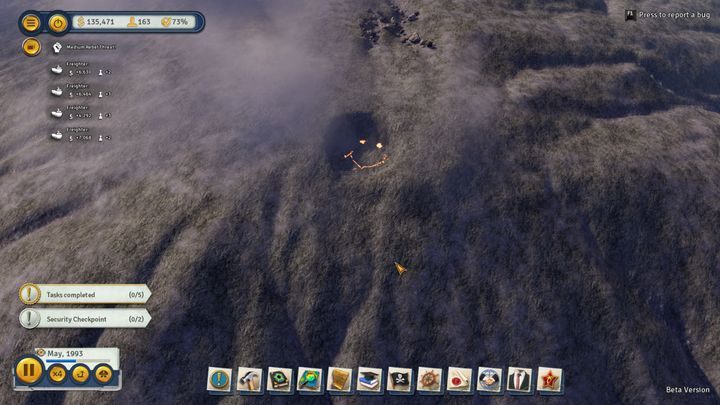Open the camera button below the menu
The height and width of the screenshot is (405, 720).
(31, 46)
